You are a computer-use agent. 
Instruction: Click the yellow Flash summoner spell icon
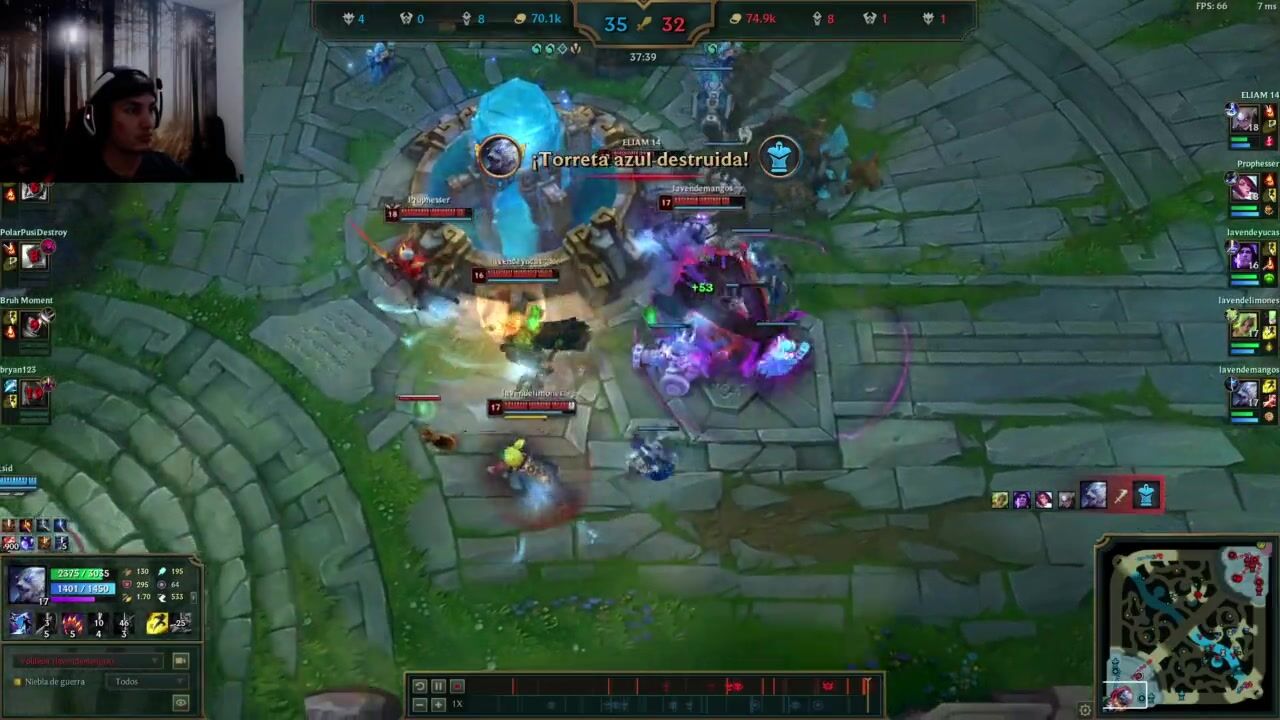(157, 624)
